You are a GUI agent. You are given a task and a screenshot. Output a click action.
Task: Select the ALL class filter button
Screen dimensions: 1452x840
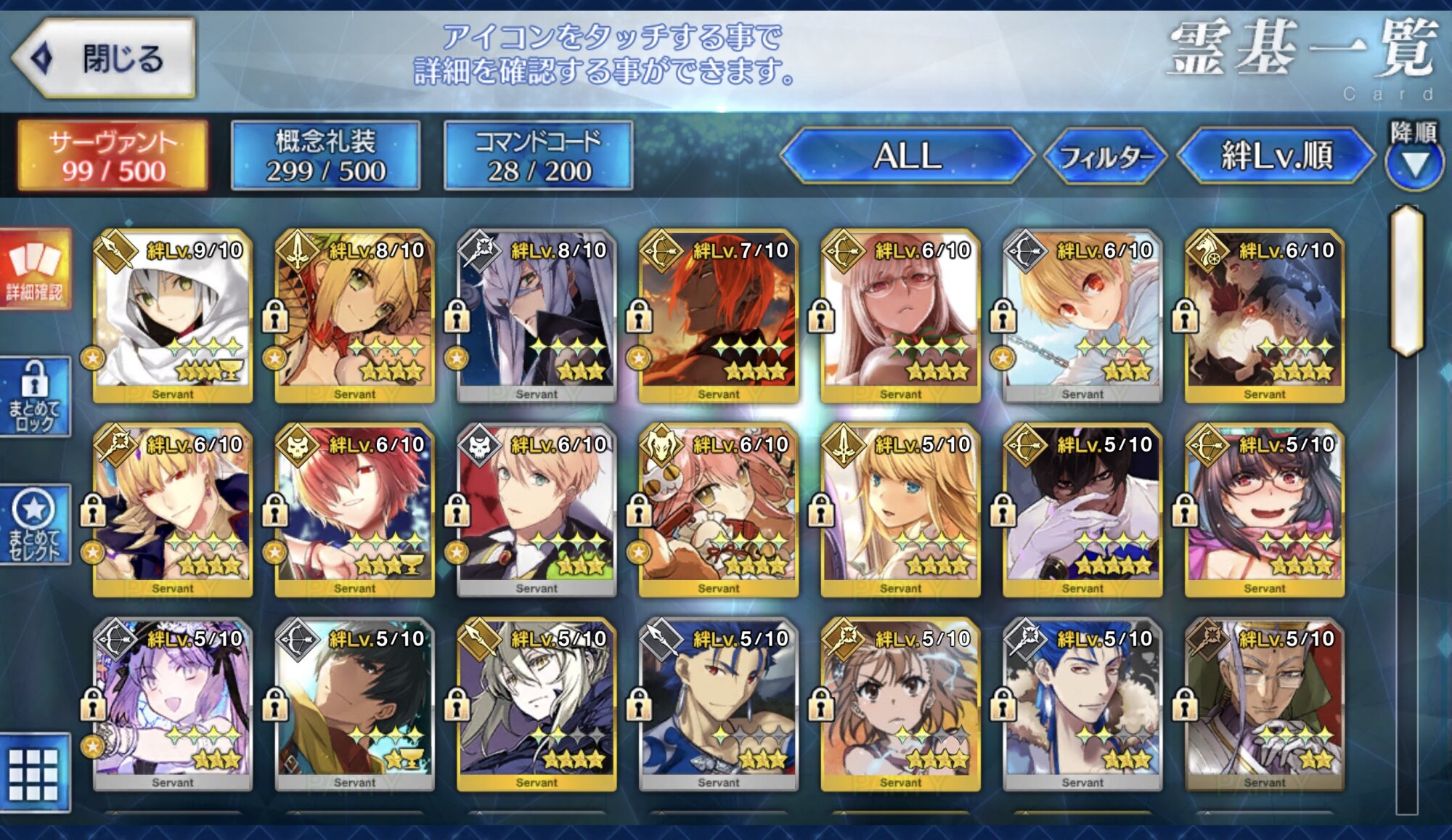[x=907, y=155]
